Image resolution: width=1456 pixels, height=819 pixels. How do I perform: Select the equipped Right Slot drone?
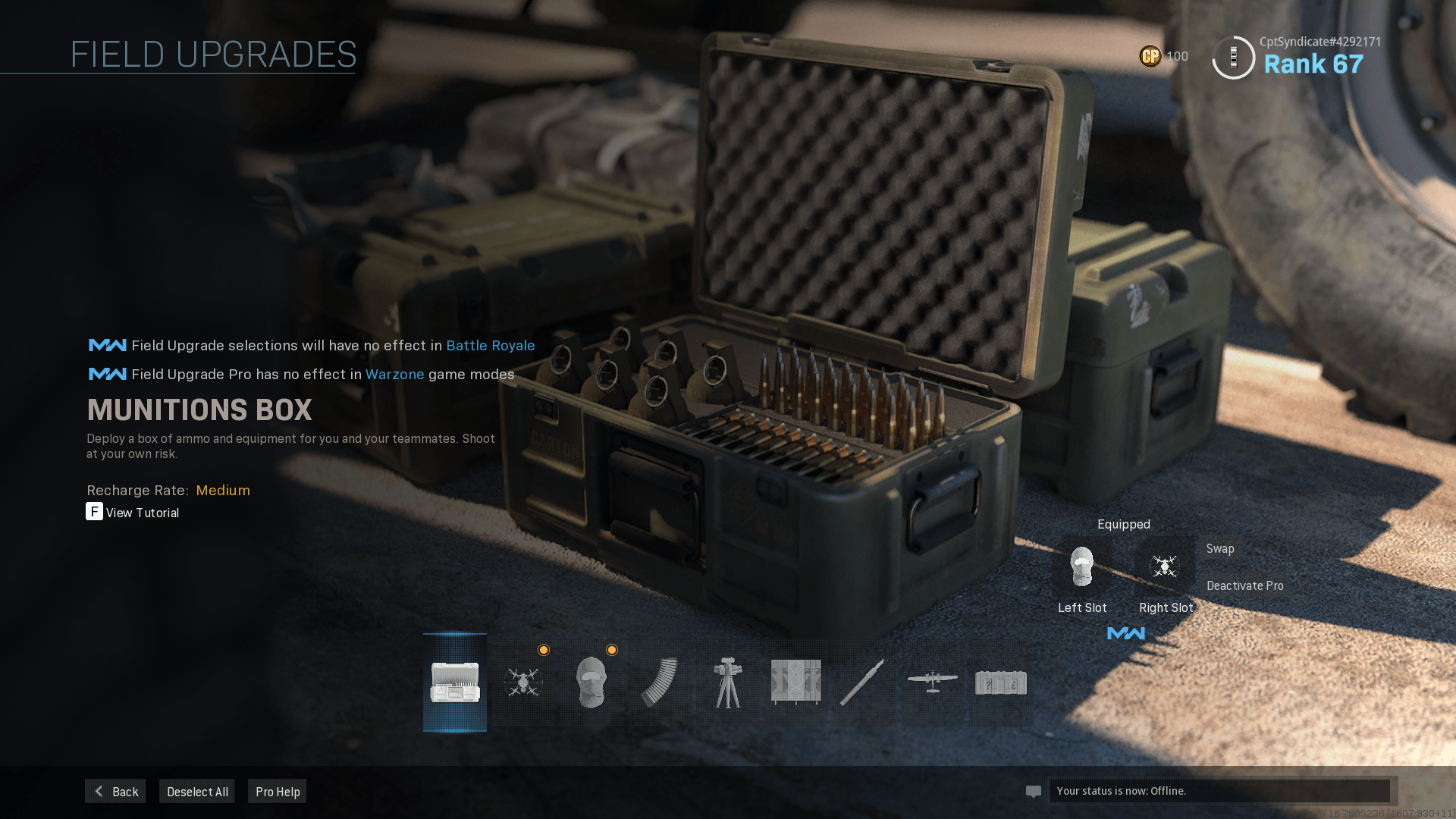pyautogui.click(x=1165, y=566)
